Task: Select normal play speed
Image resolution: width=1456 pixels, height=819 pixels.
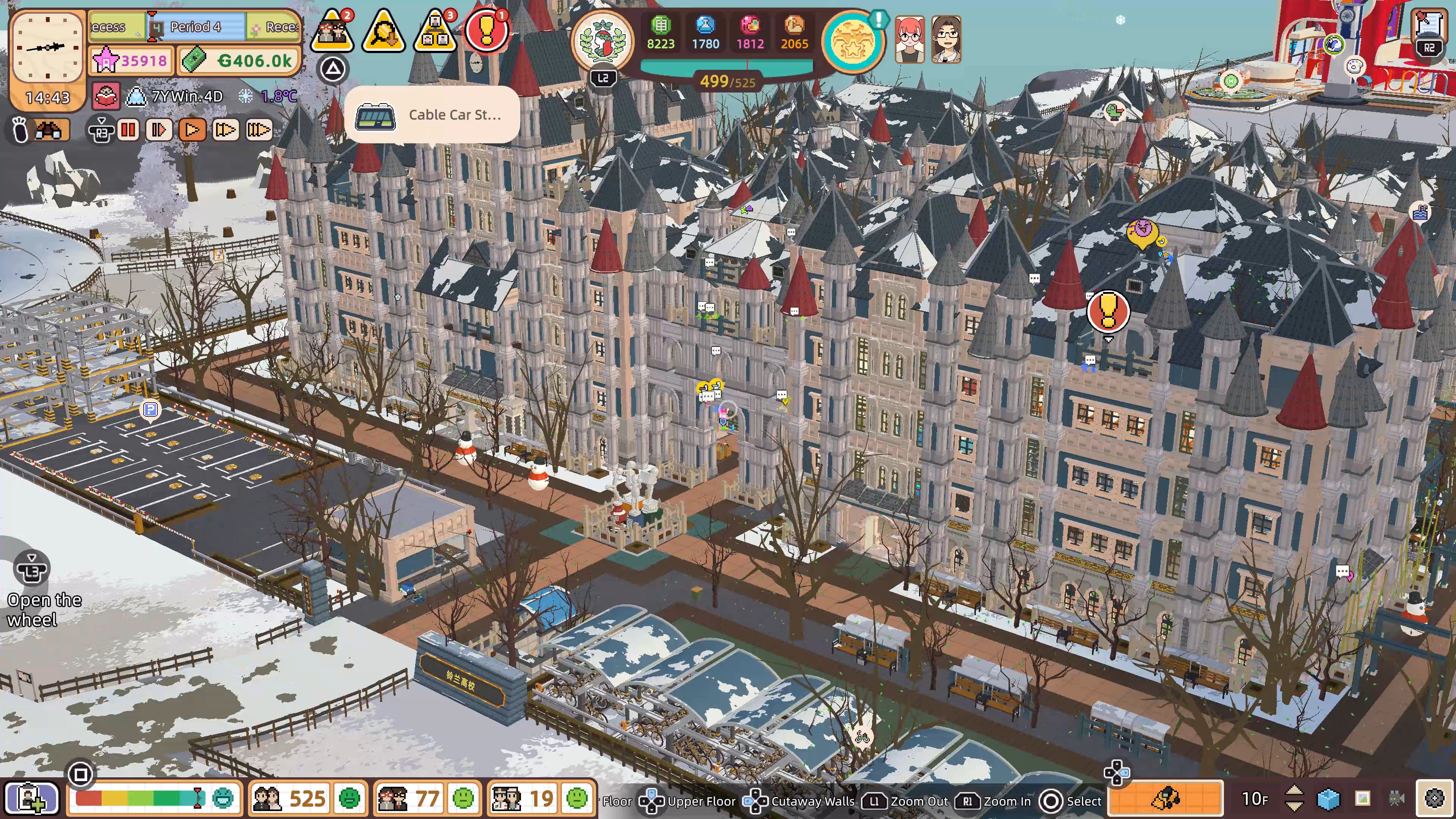Action: [192, 130]
